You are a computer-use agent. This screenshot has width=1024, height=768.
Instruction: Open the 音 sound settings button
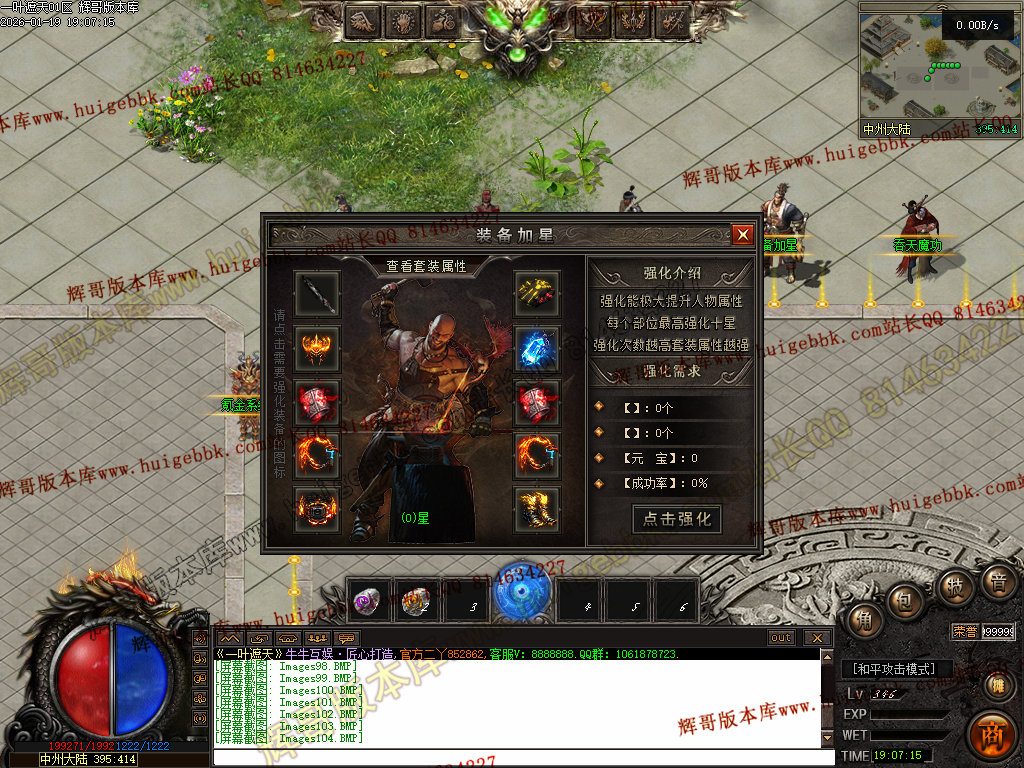pos(996,580)
